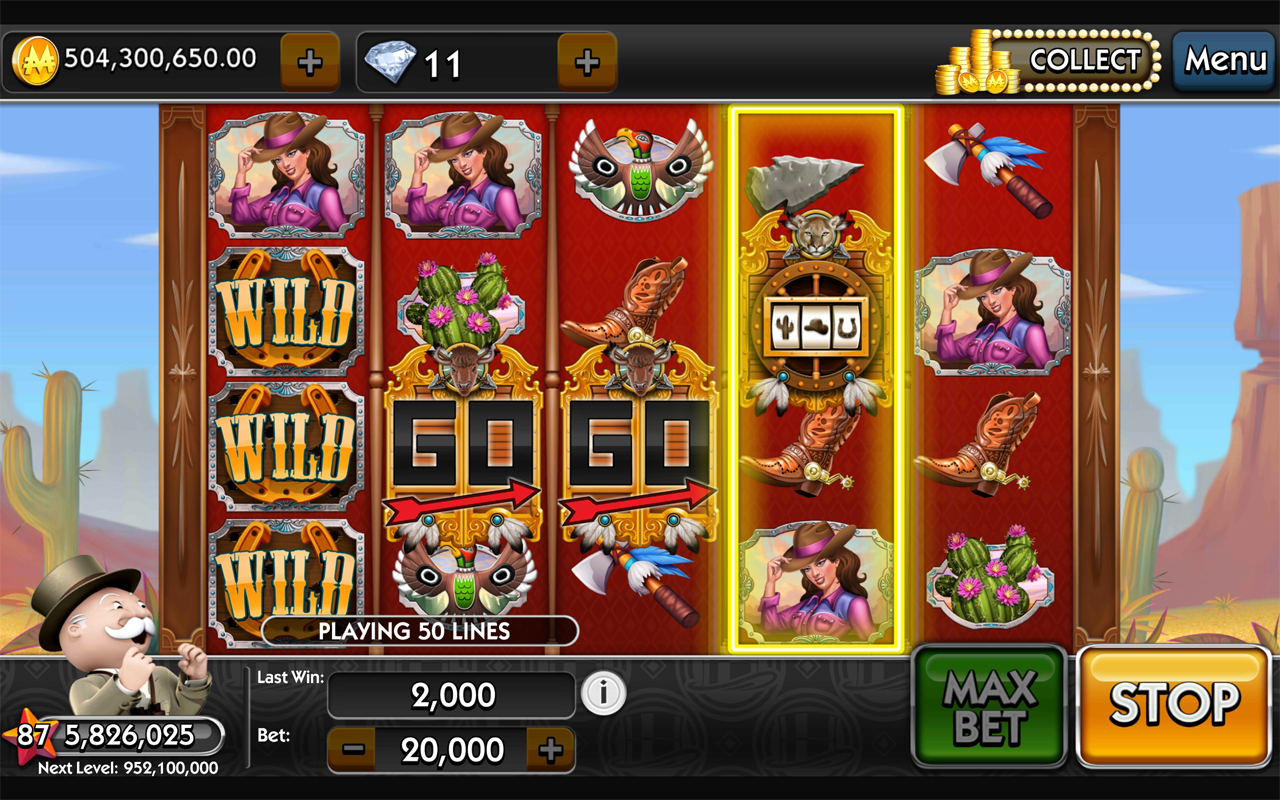Decrease the bet amount
This screenshot has width=1280, height=800.
point(352,750)
